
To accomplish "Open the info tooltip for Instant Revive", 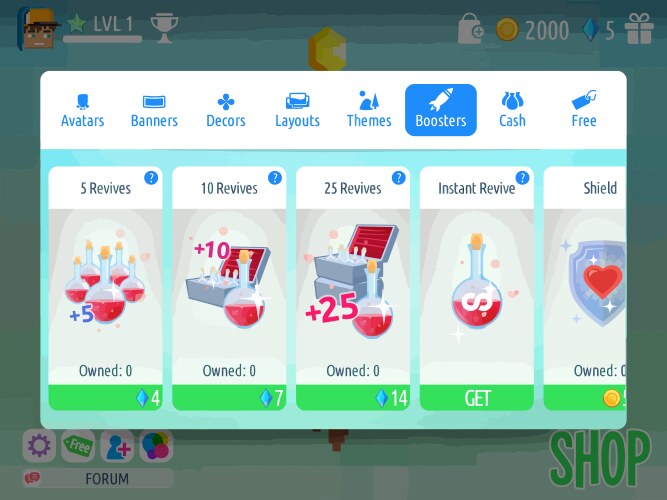I will click(523, 178).
